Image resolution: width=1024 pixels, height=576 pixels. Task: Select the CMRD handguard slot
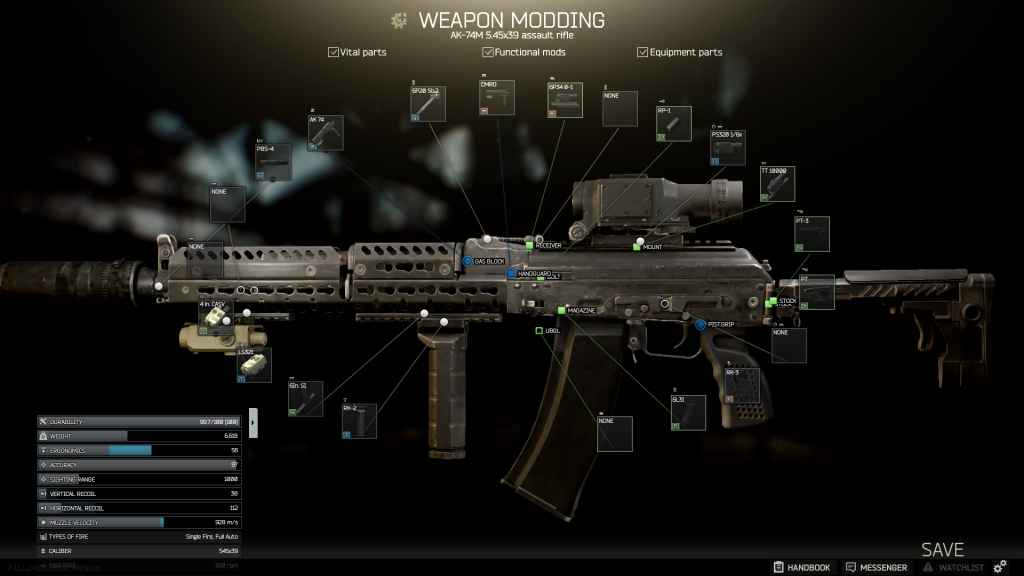point(497,98)
